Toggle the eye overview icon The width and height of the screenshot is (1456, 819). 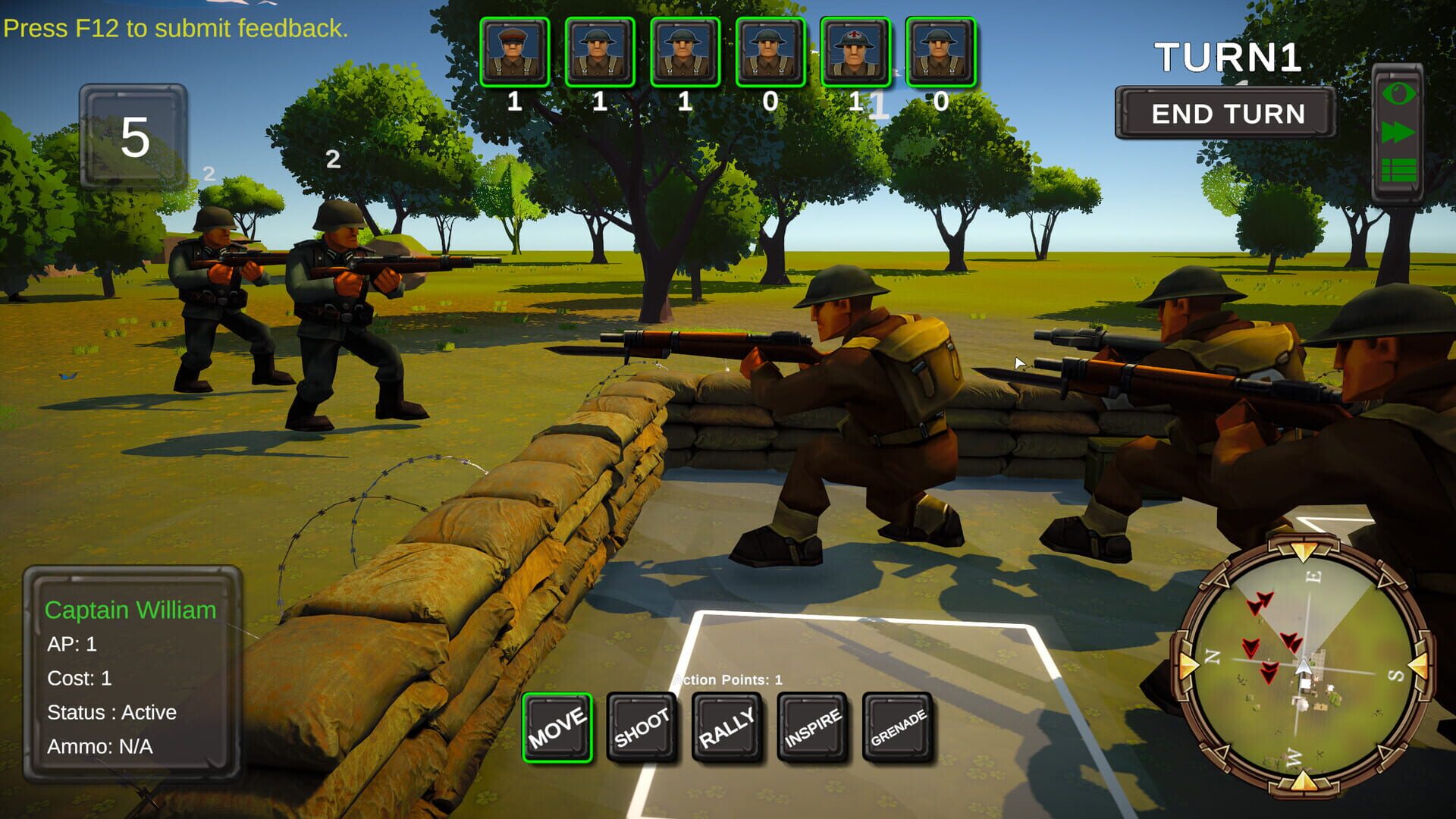coord(1400,95)
